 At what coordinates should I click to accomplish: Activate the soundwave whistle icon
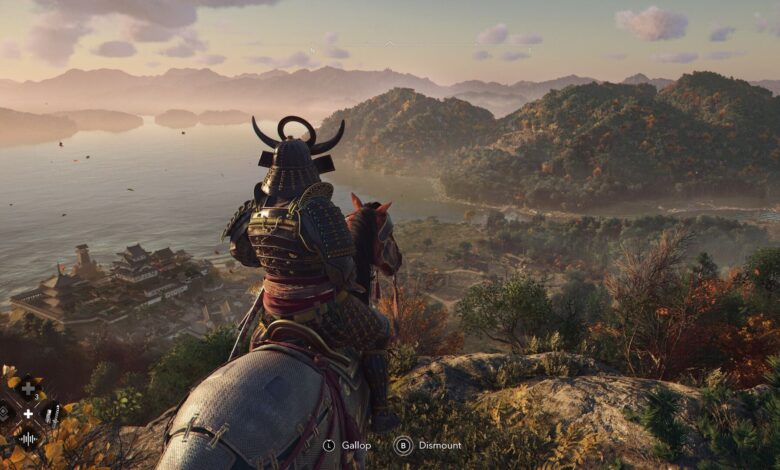point(28,439)
